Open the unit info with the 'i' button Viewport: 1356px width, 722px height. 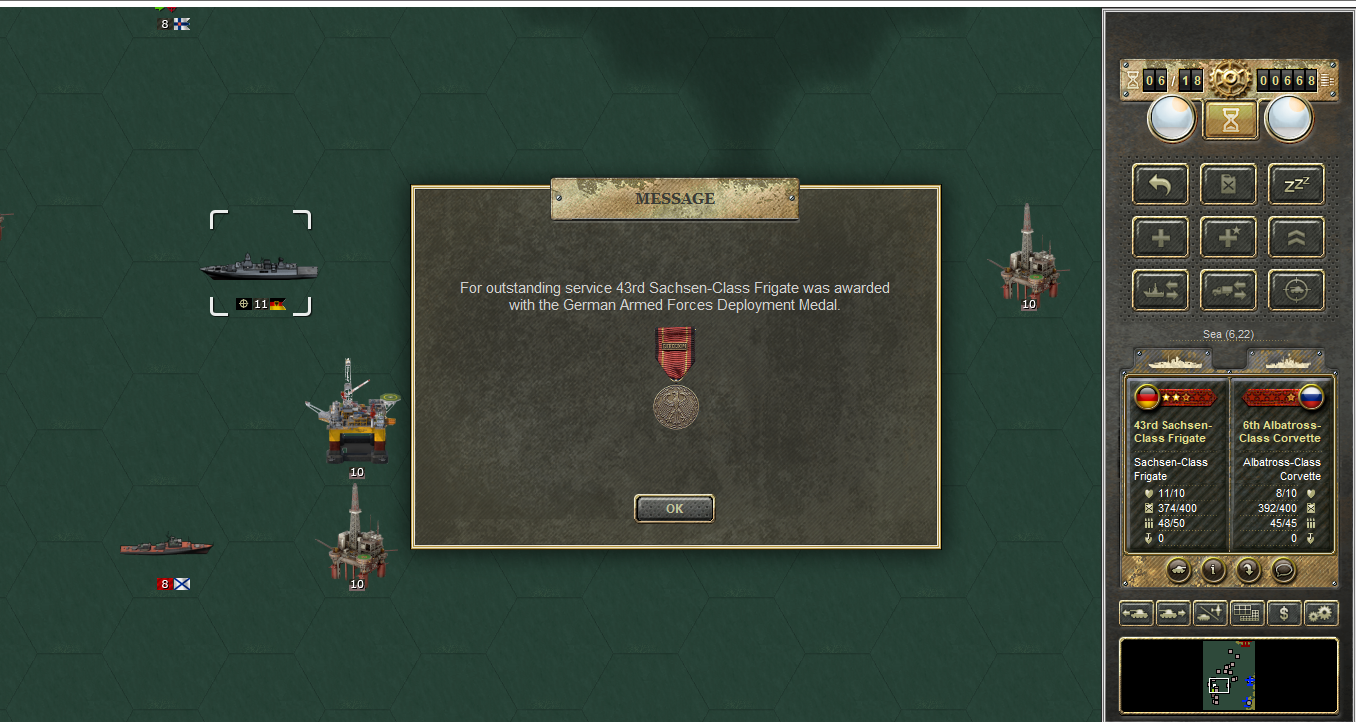pyautogui.click(x=1214, y=570)
